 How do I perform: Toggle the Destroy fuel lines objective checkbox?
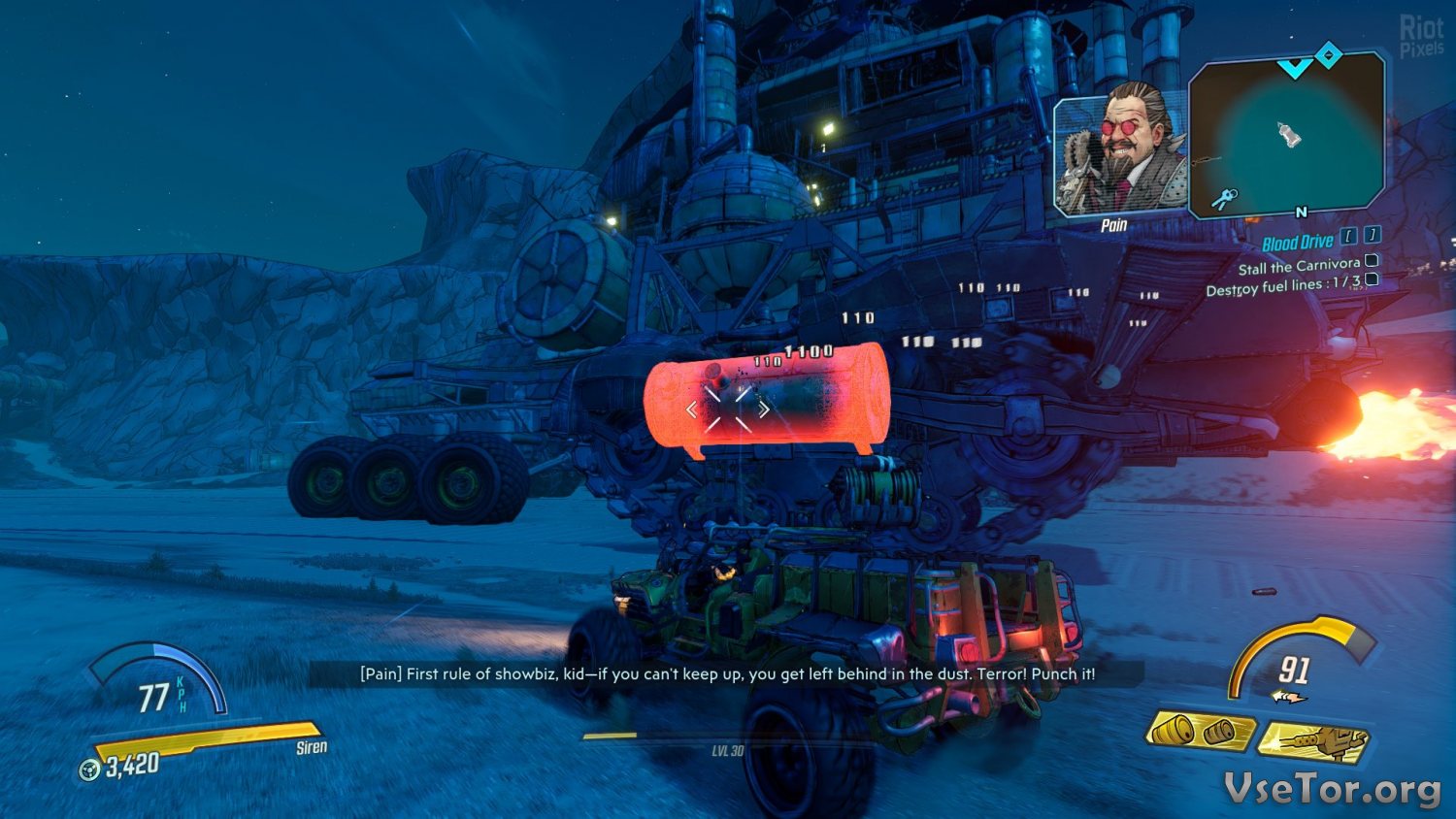pos(1372,279)
